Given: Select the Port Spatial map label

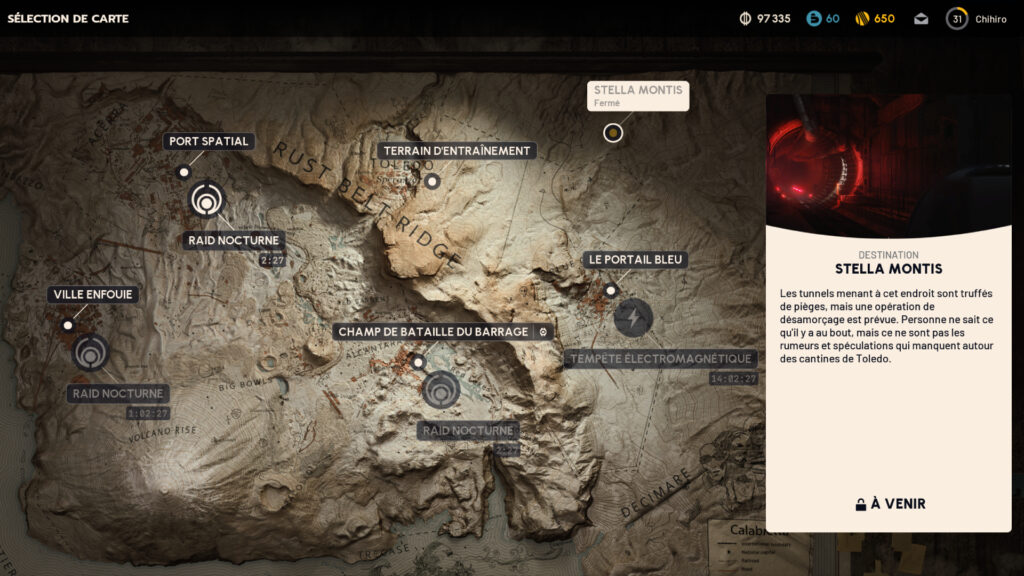Looking at the screenshot, I should [209, 141].
